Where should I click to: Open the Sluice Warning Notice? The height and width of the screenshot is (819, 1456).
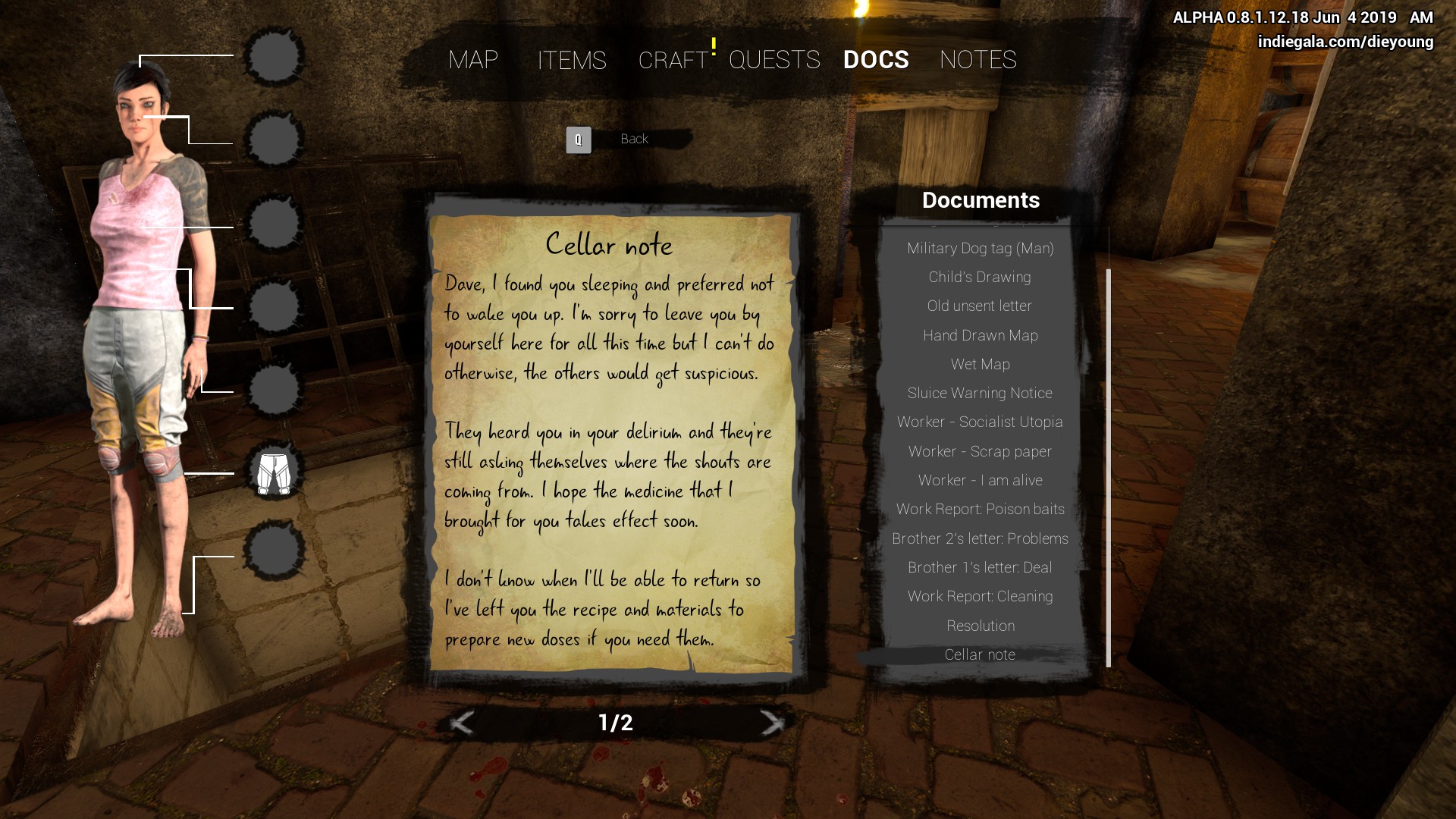980,394
